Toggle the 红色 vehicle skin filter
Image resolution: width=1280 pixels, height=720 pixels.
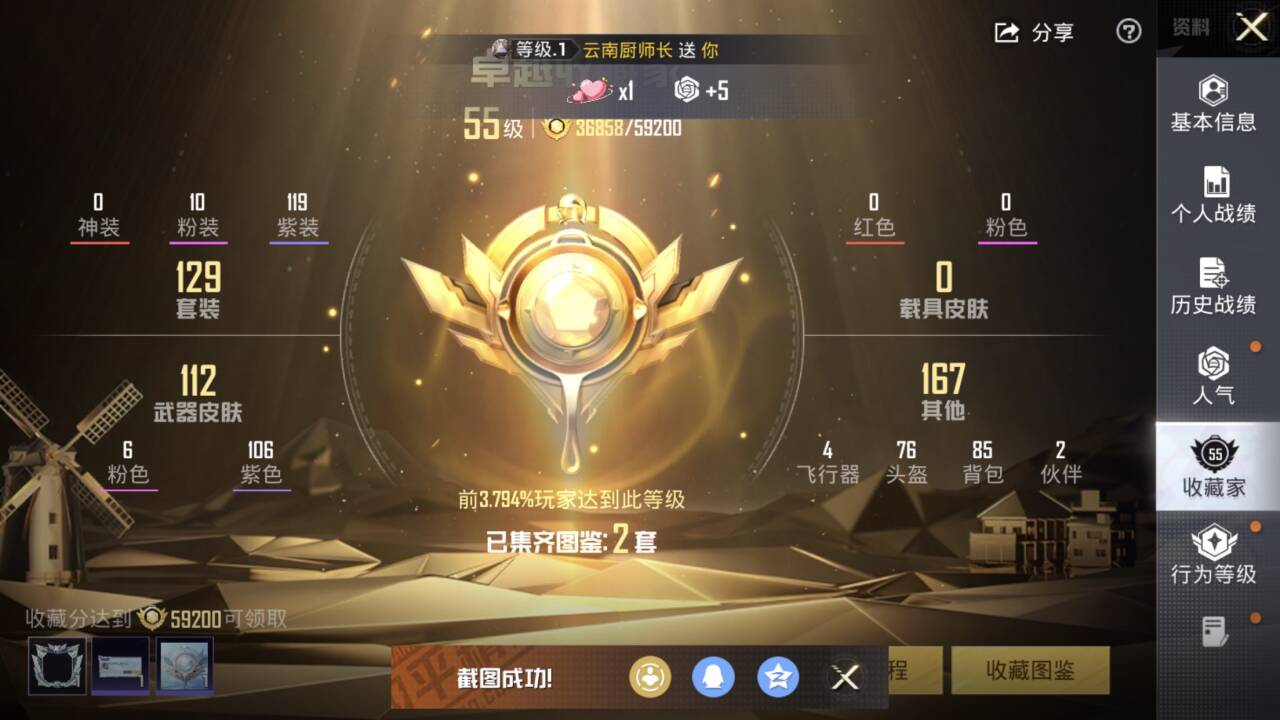(874, 227)
